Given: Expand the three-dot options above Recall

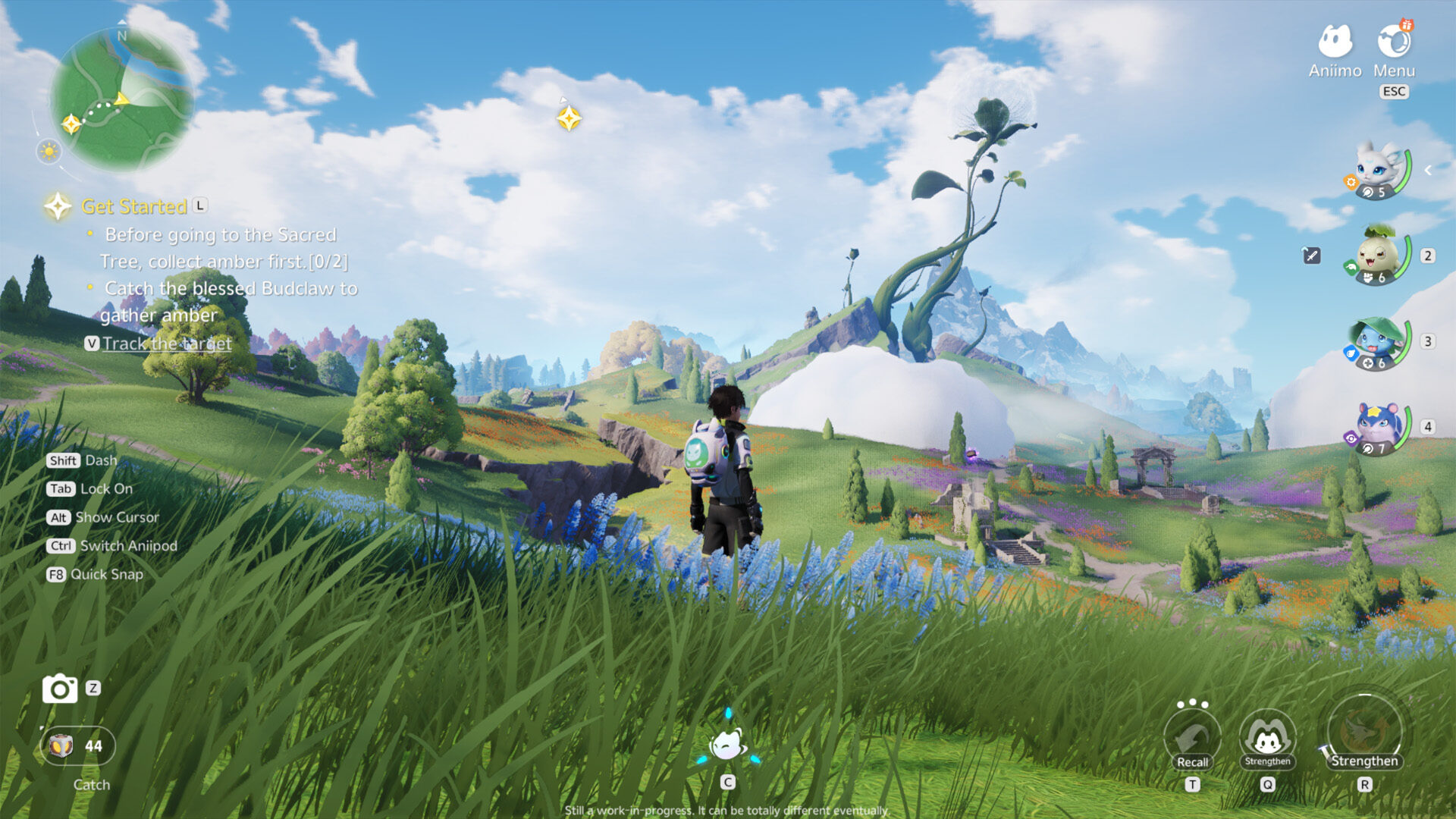Looking at the screenshot, I should tap(1193, 703).
